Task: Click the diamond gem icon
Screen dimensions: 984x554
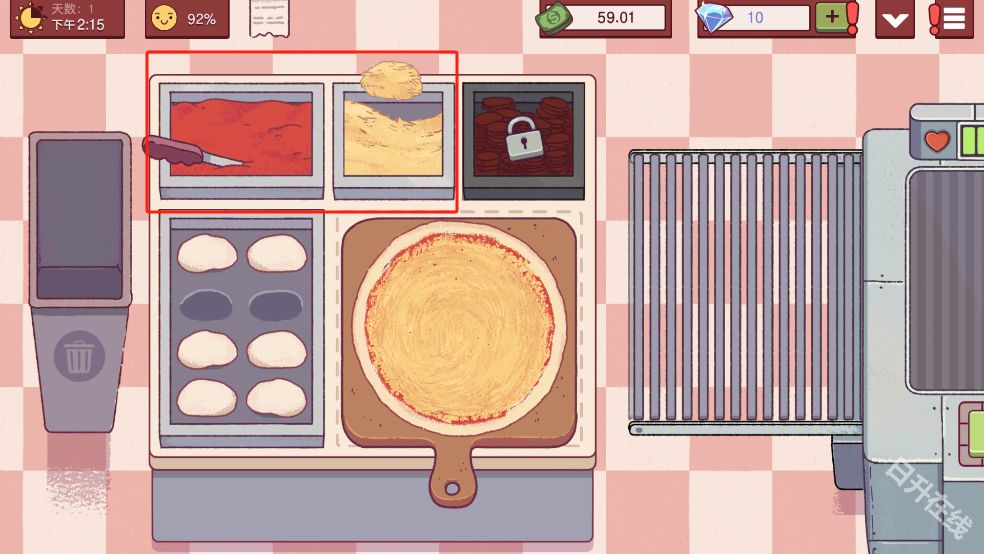Action: (x=714, y=18)
